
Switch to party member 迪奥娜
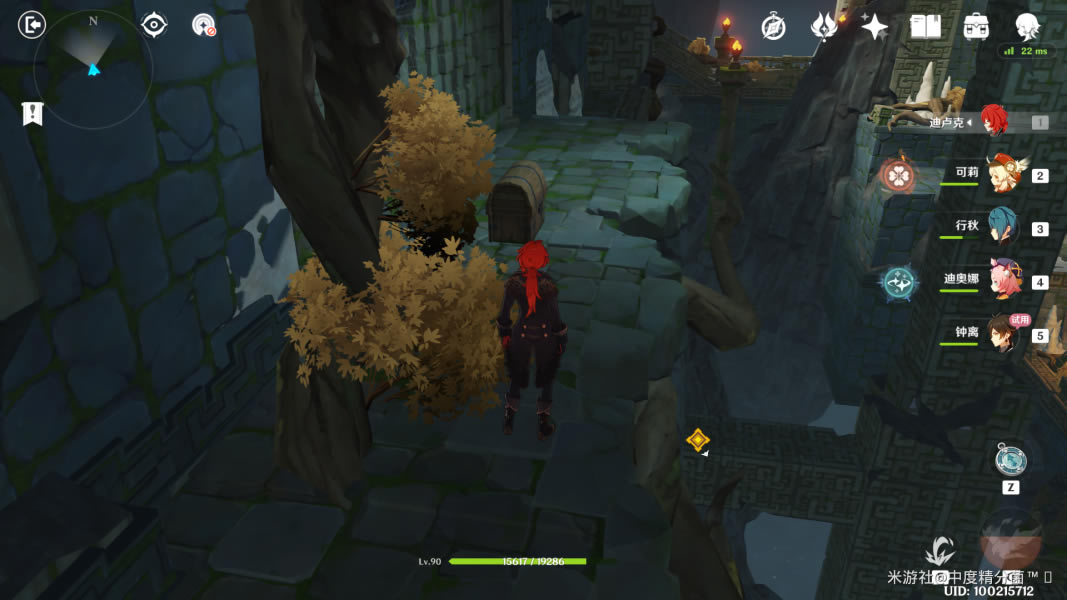tap(1001, 279)
